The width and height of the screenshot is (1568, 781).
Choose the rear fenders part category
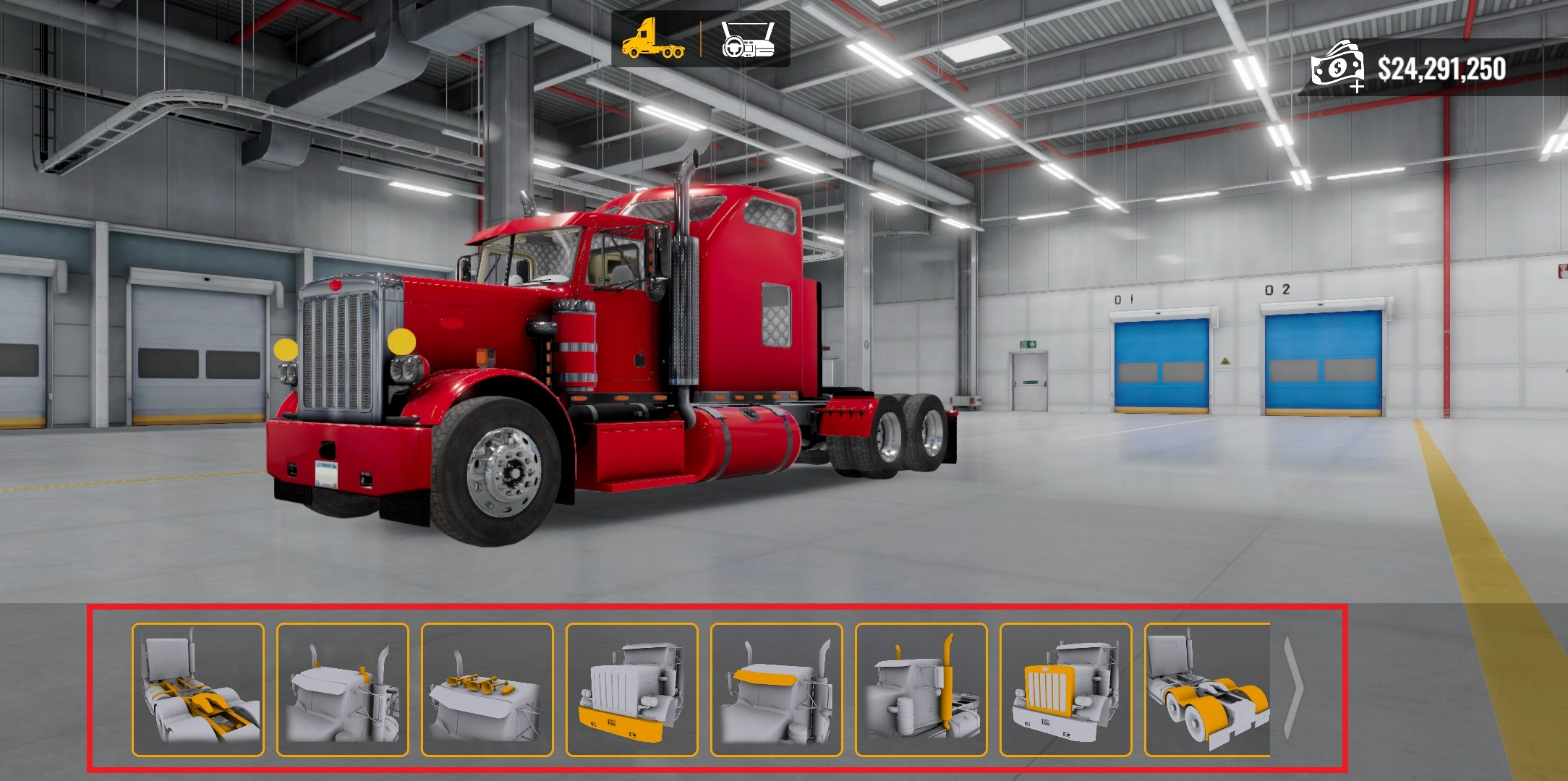tap(1207, 689)
